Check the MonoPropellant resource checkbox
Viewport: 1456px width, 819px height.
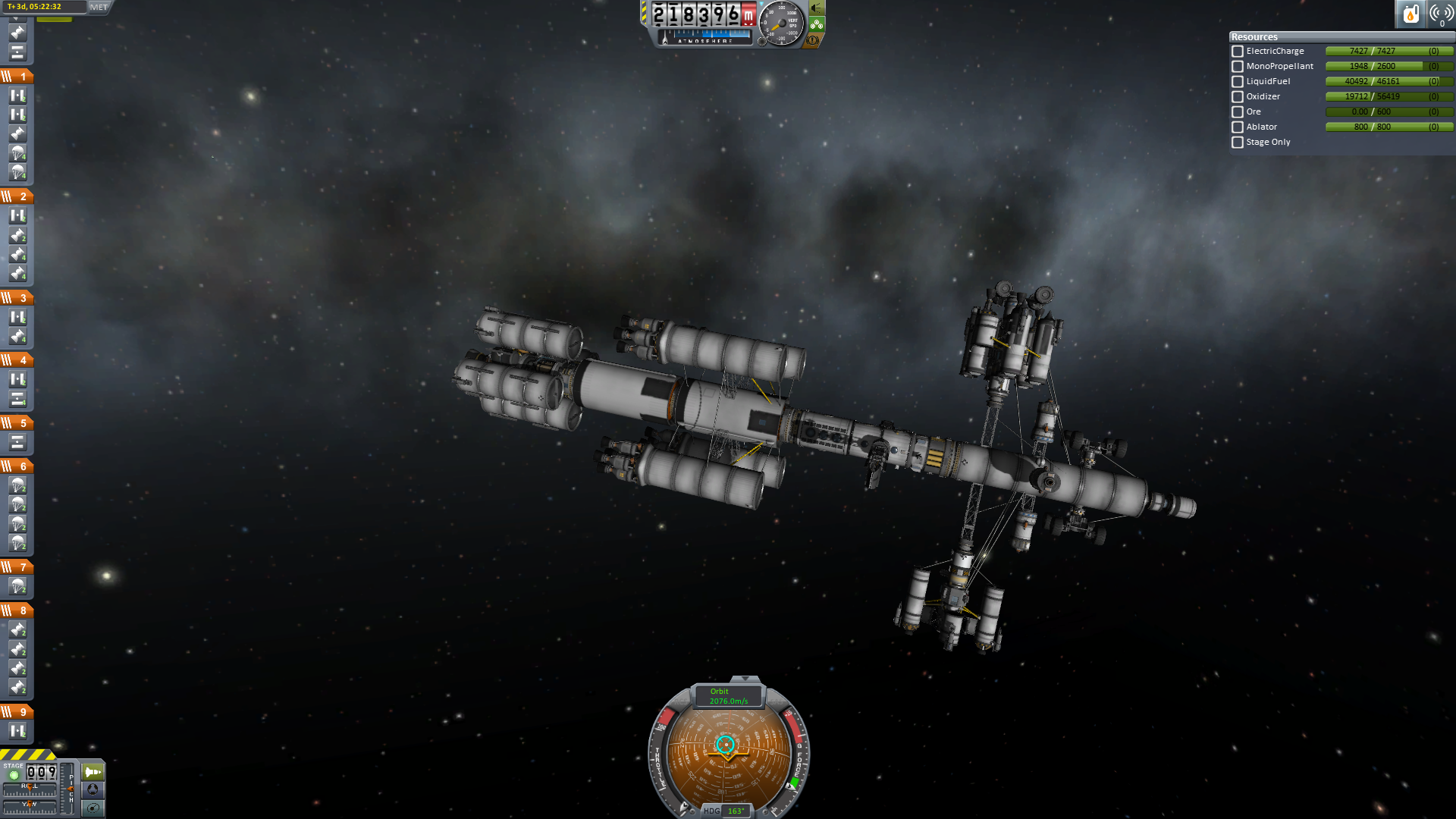[1238, 67]
